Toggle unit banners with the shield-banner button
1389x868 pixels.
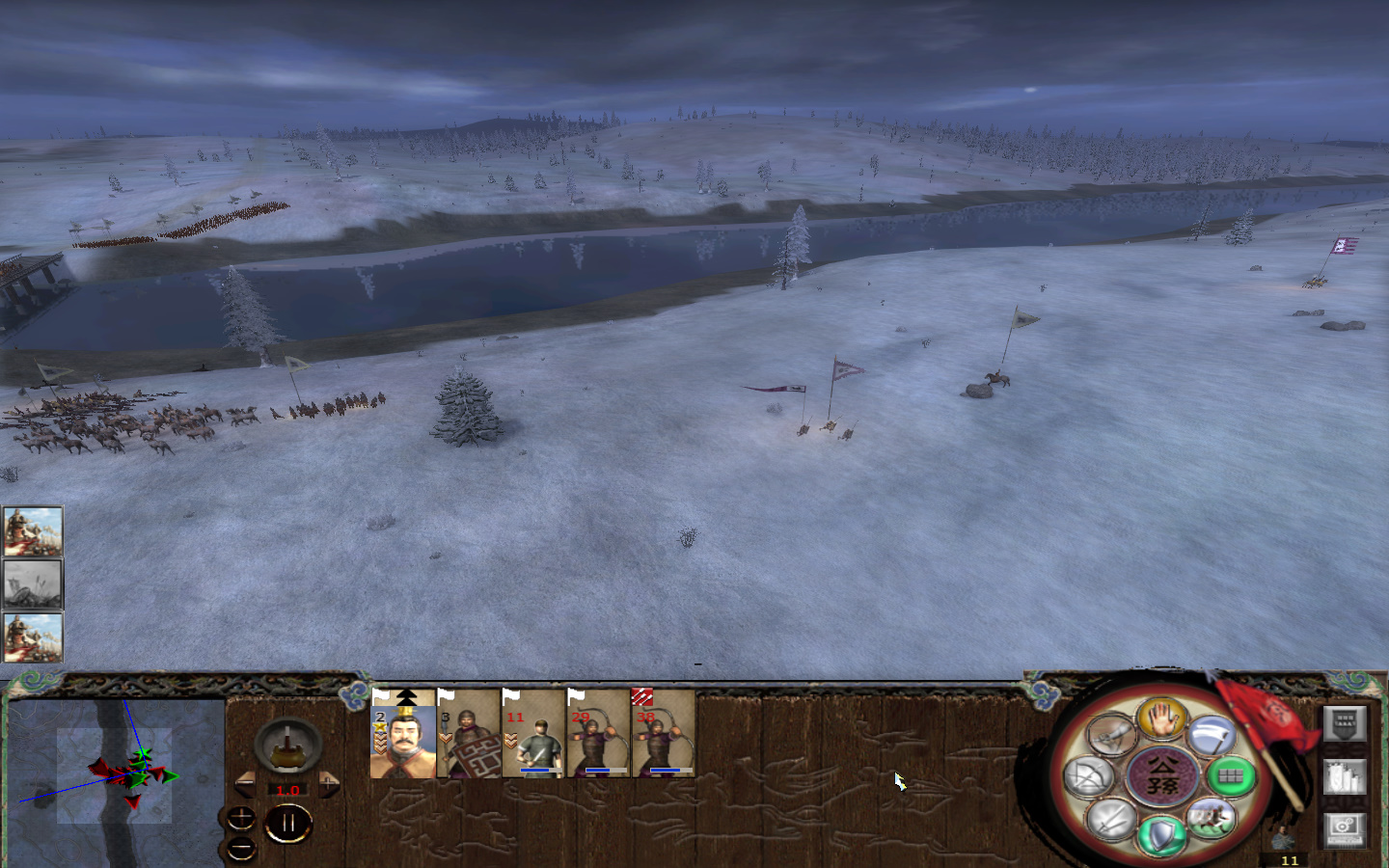(1344, 724)
